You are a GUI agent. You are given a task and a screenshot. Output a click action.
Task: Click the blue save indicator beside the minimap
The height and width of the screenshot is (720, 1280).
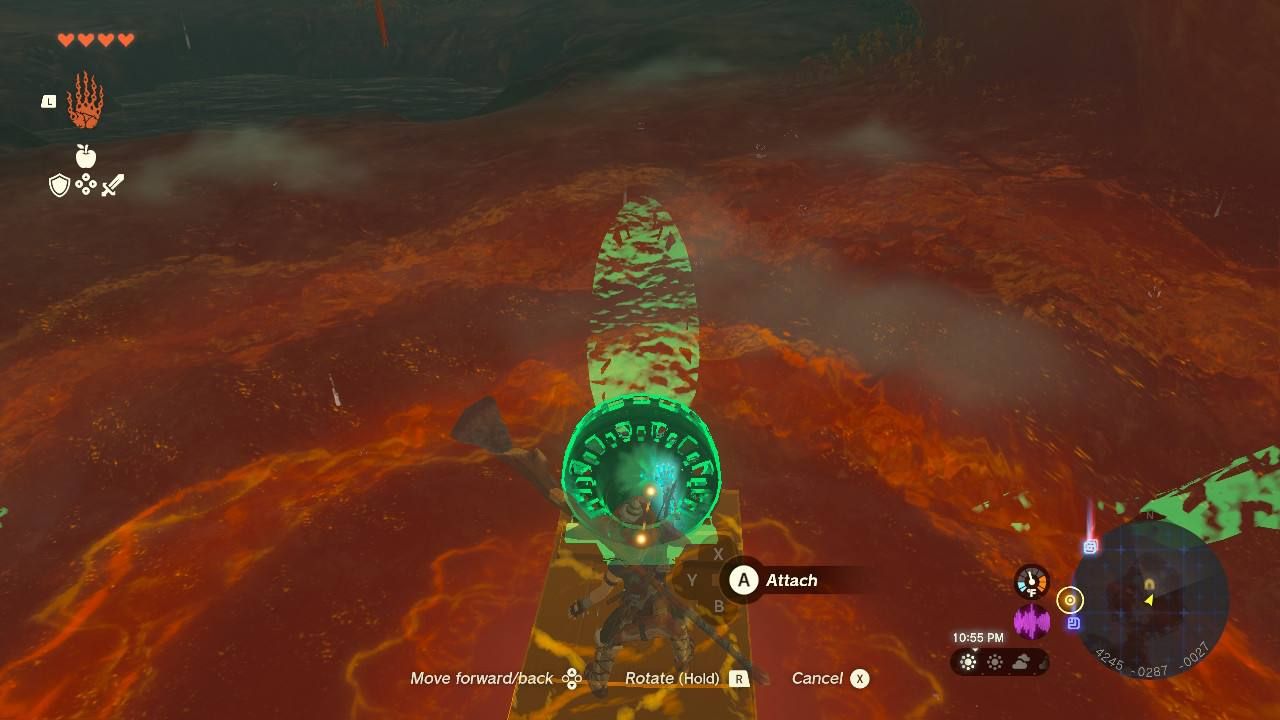(x=1073, y=622)
